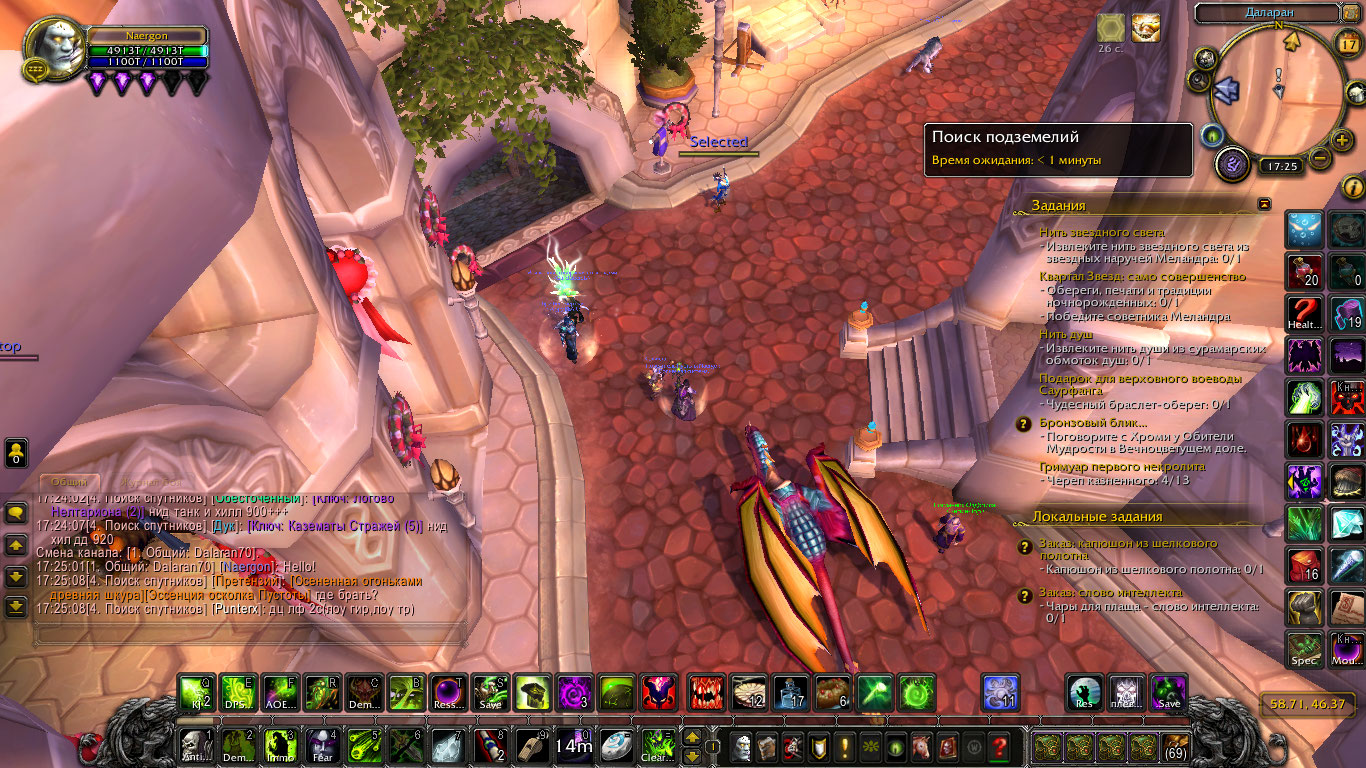Click the round gold info button
This screenshot has width=1366, height=768.
pyautogui.click(x=1353, y=187)
